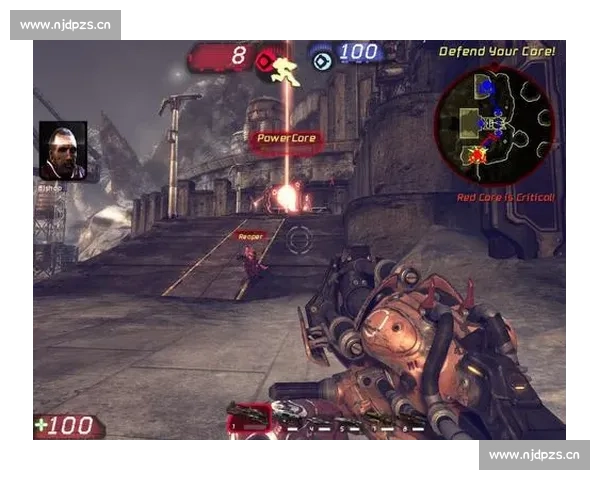Click the PowerCore objective label
The width and height of the screenshot is (600, 480).
287,139
